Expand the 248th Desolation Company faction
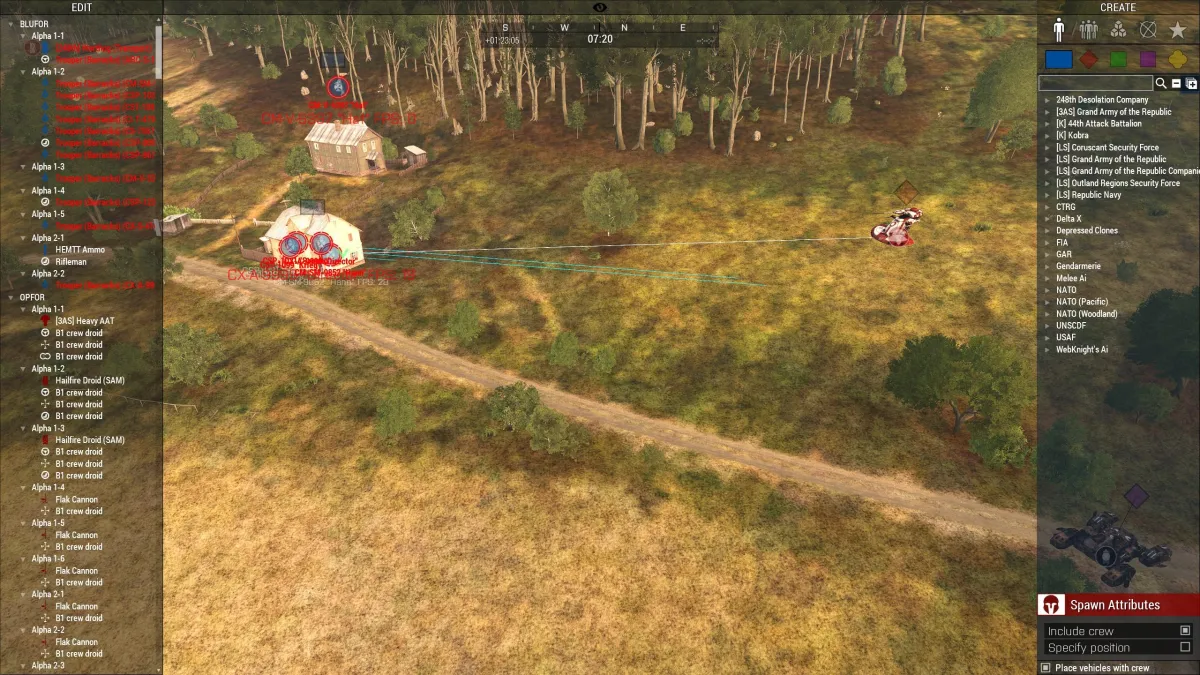The image size is (1200, 675). (1102, 100)
